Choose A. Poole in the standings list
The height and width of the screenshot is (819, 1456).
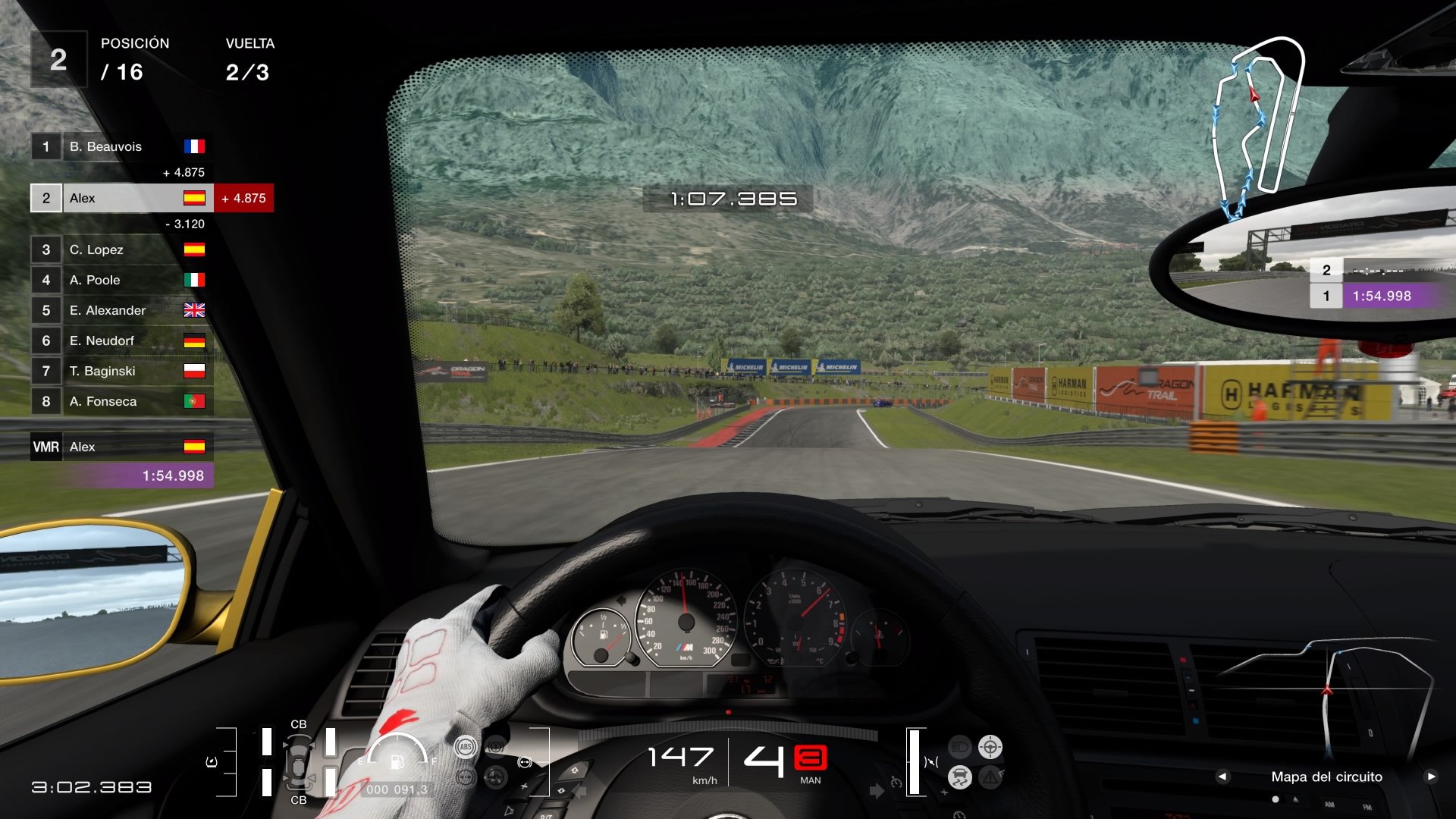[122, 280]
